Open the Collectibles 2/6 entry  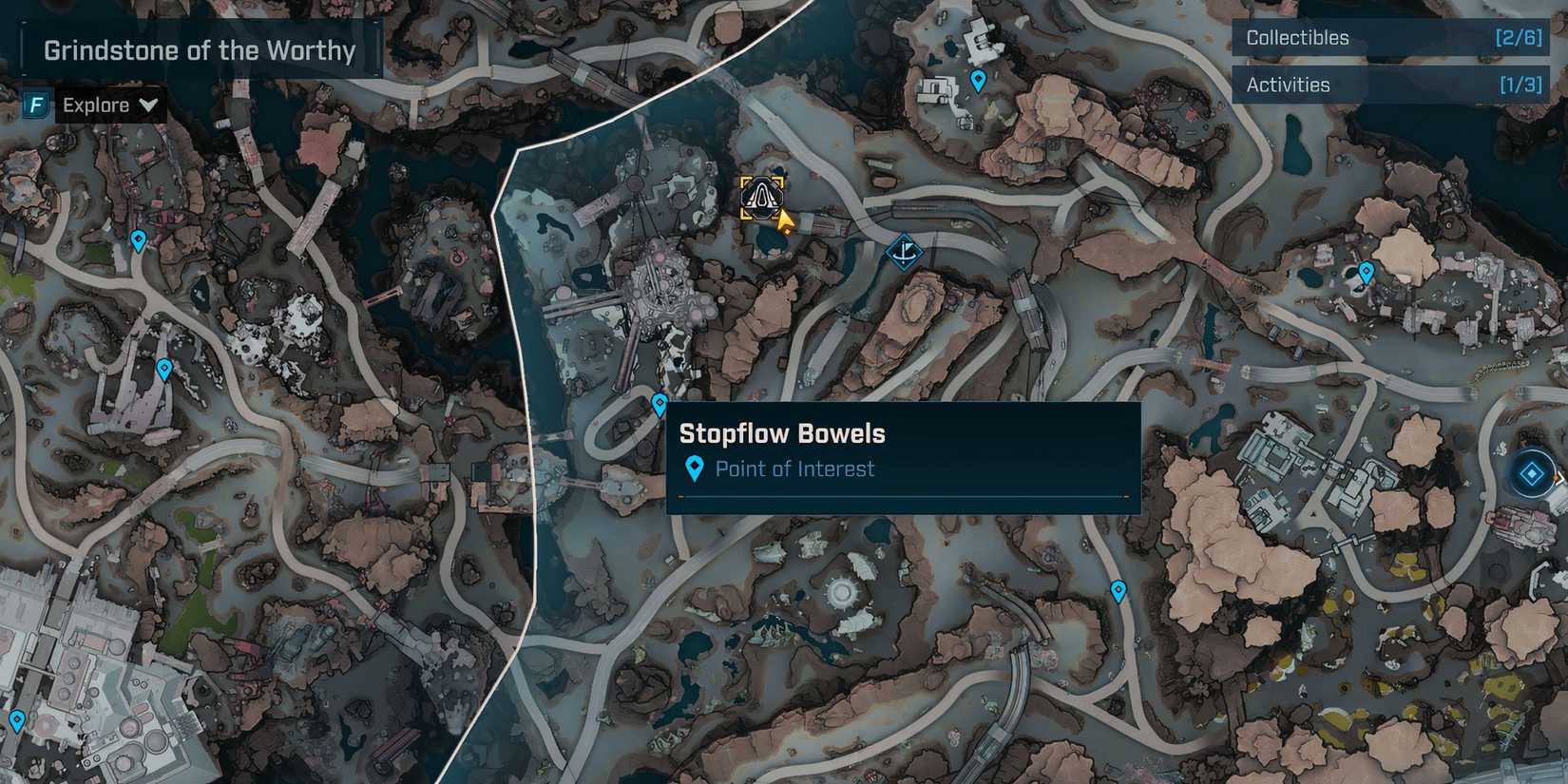(x=1389, y=38)
